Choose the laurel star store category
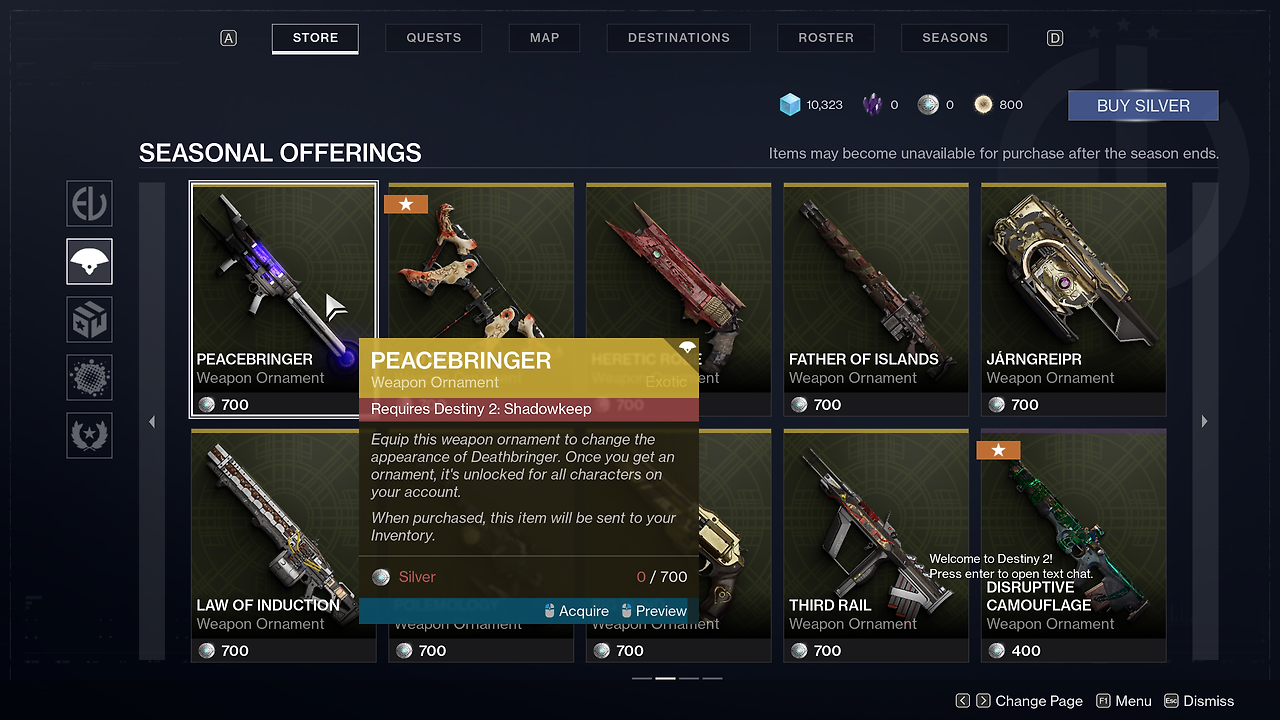 (90, 436)
